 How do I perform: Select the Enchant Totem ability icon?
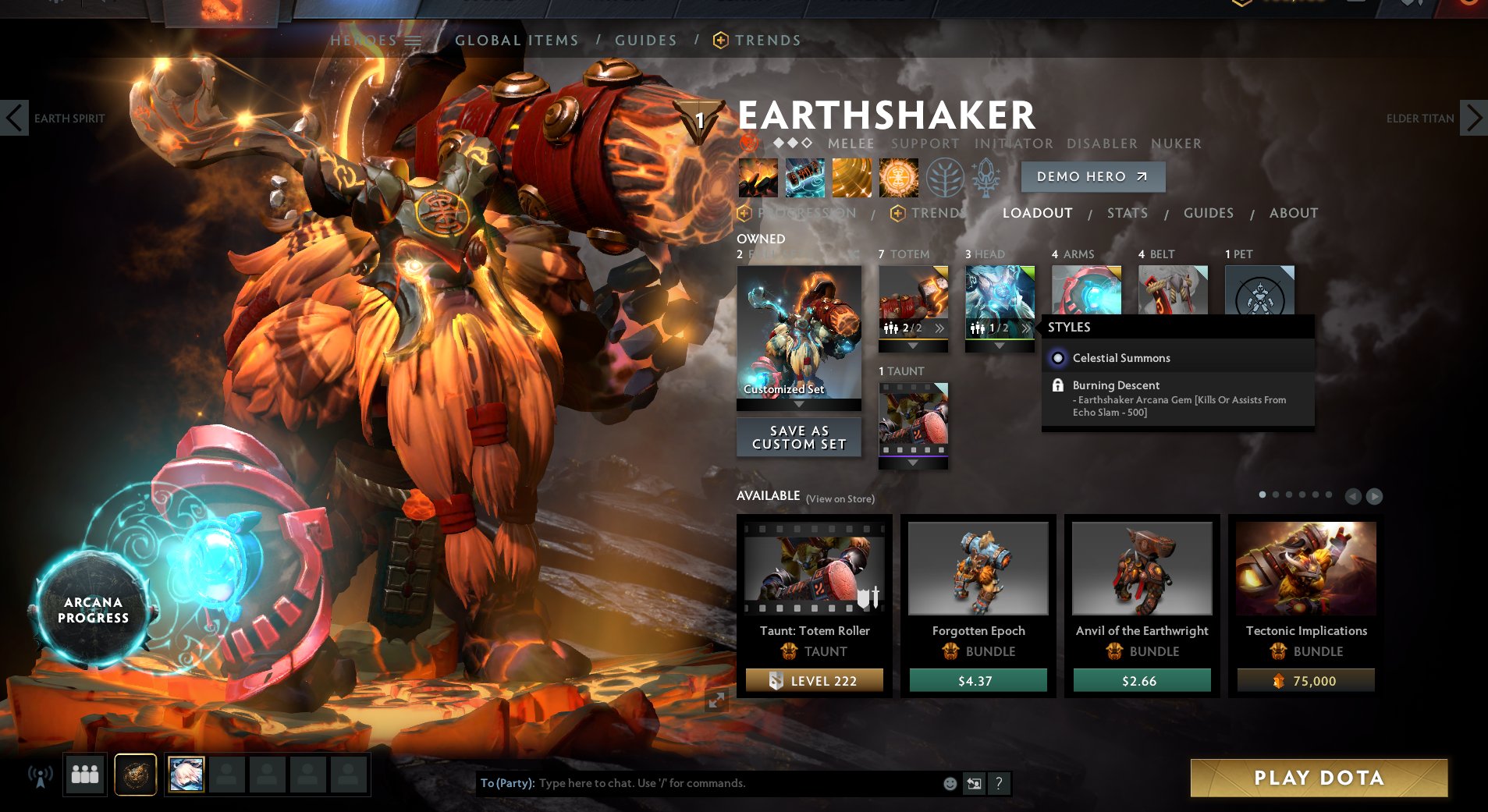(804, 177)
